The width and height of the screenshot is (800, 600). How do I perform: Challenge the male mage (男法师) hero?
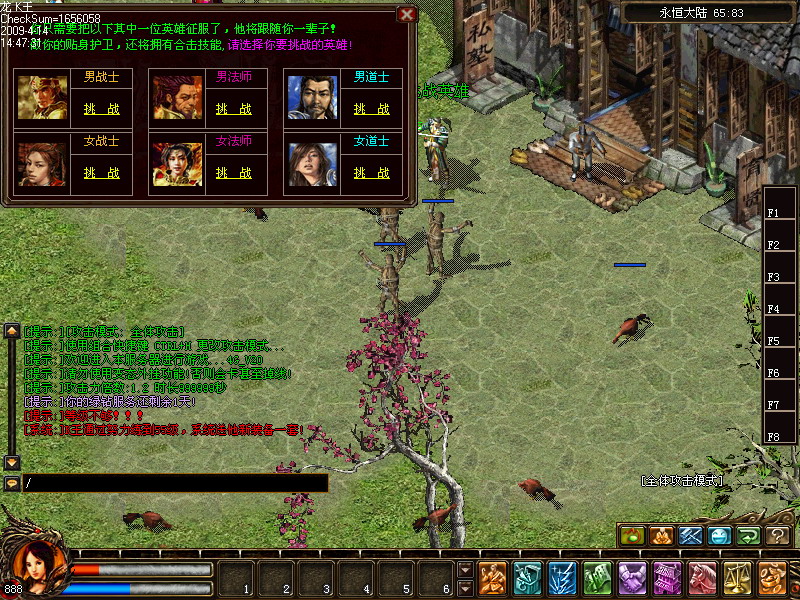(233, 109)
